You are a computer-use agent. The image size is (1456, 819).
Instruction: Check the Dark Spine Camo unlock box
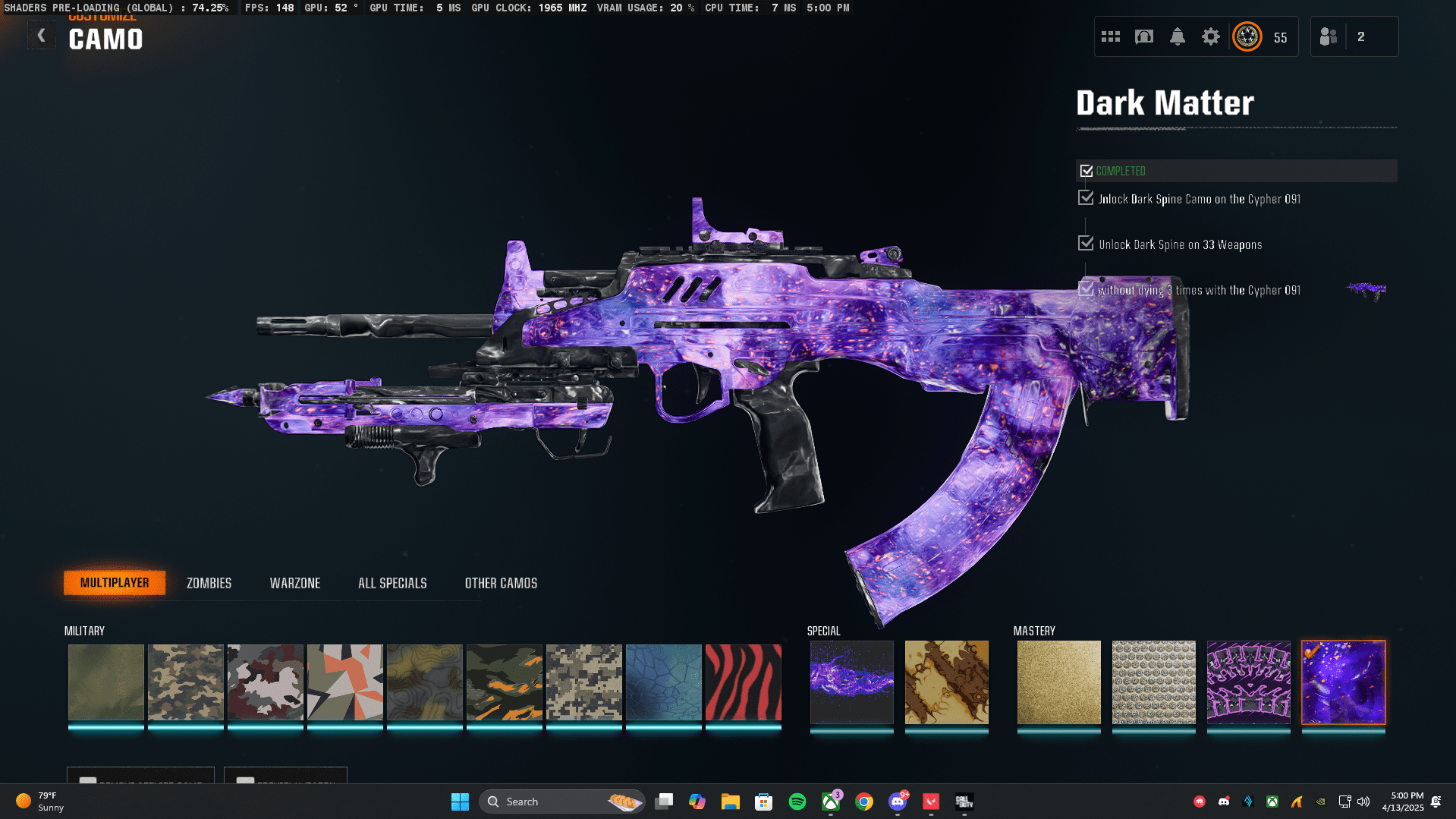1085,197
